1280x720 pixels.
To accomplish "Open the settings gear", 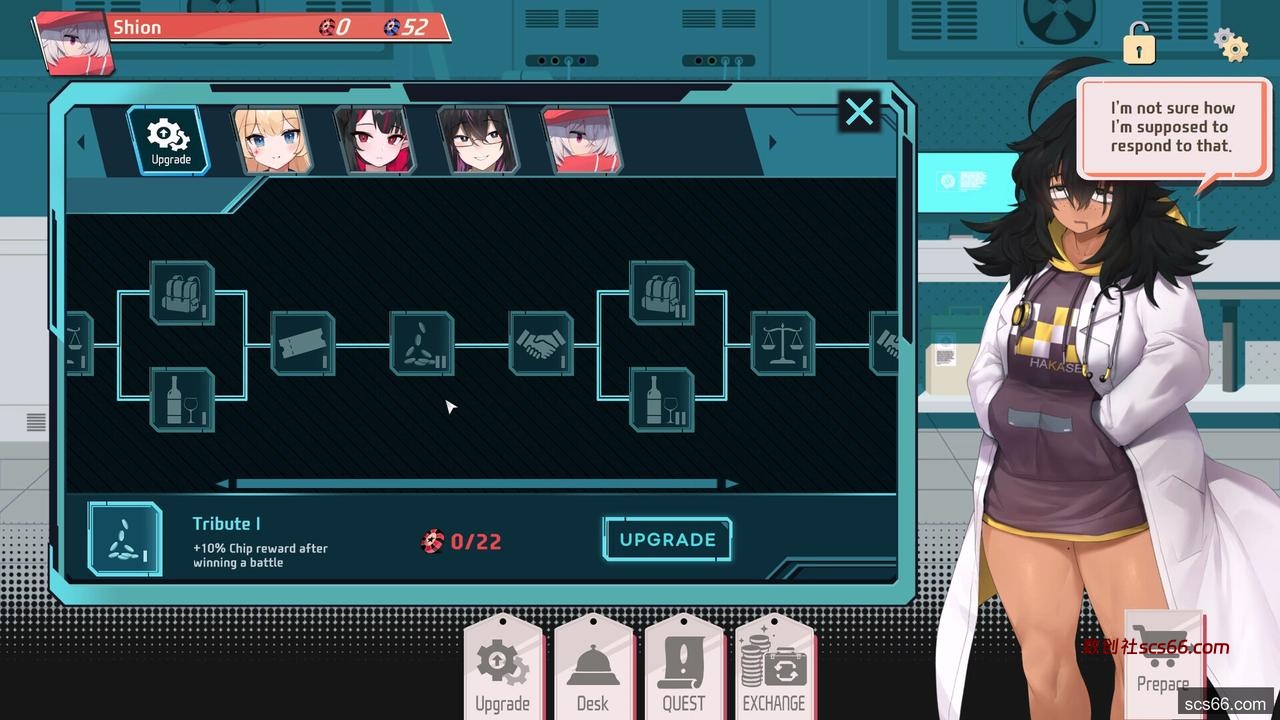I will click(x=1230, y=45).
